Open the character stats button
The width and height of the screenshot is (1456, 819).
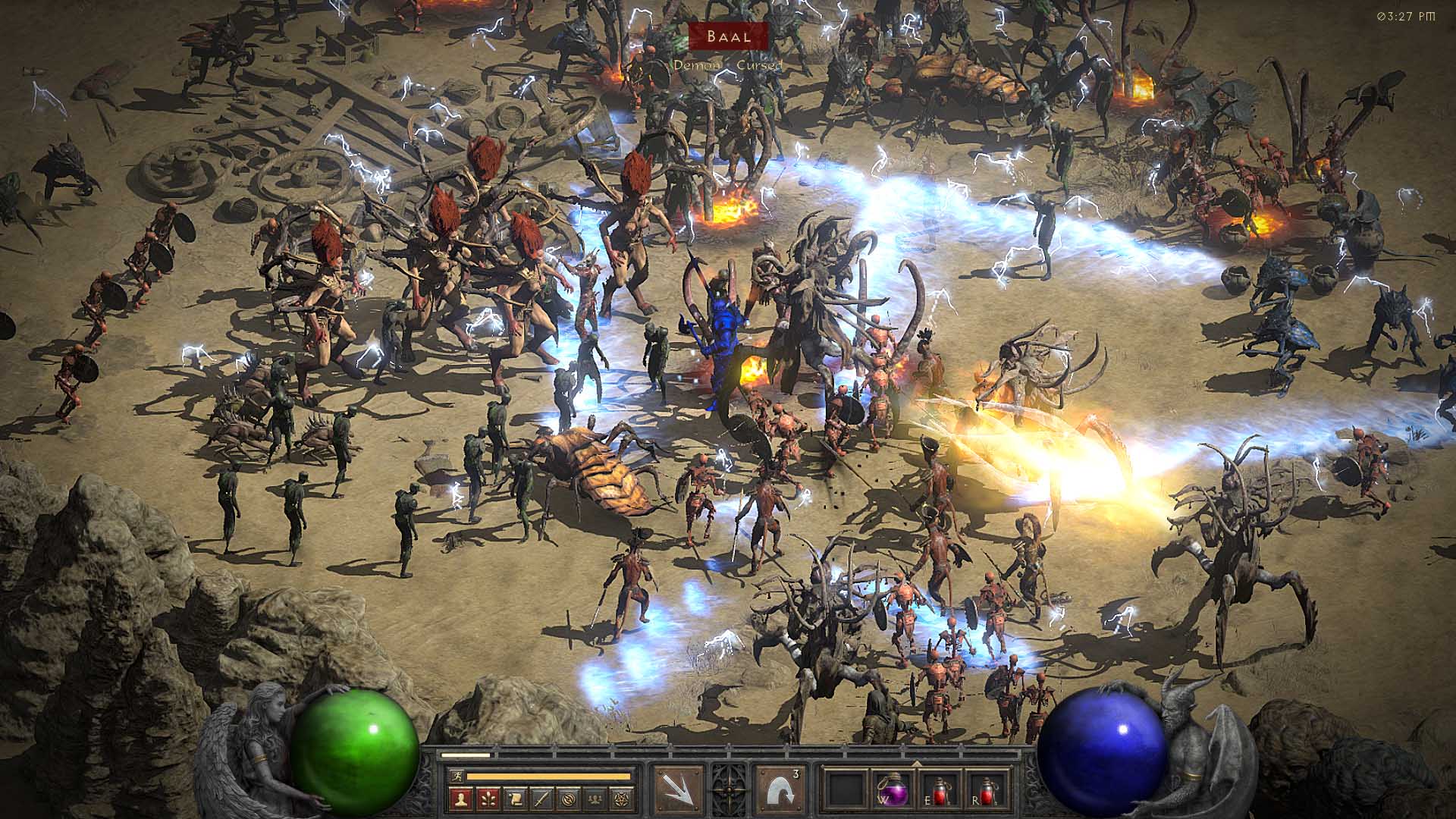(x=460, y=798)
